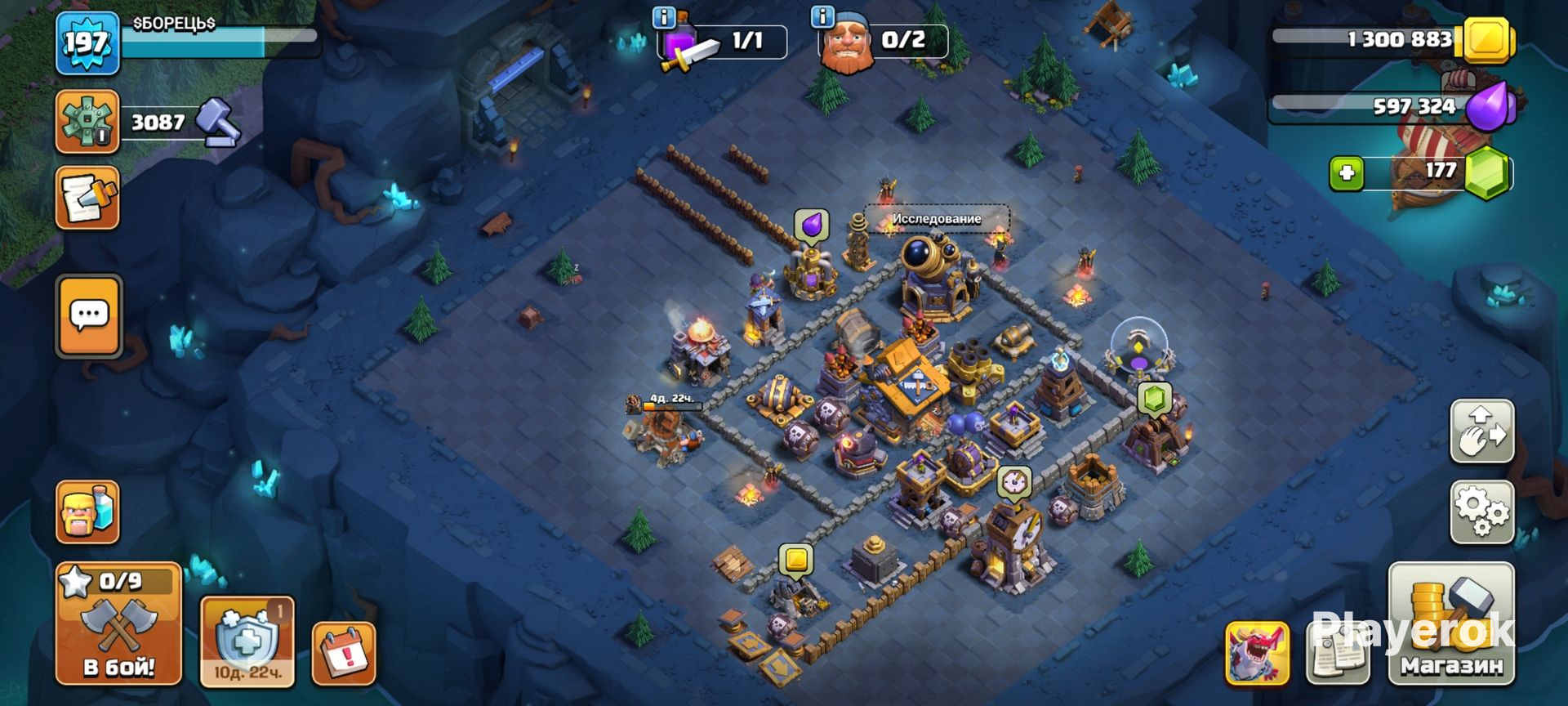This screenshot has width=1568, height=706.
Task: Open the events calendar icon
Action: (344, 653)
